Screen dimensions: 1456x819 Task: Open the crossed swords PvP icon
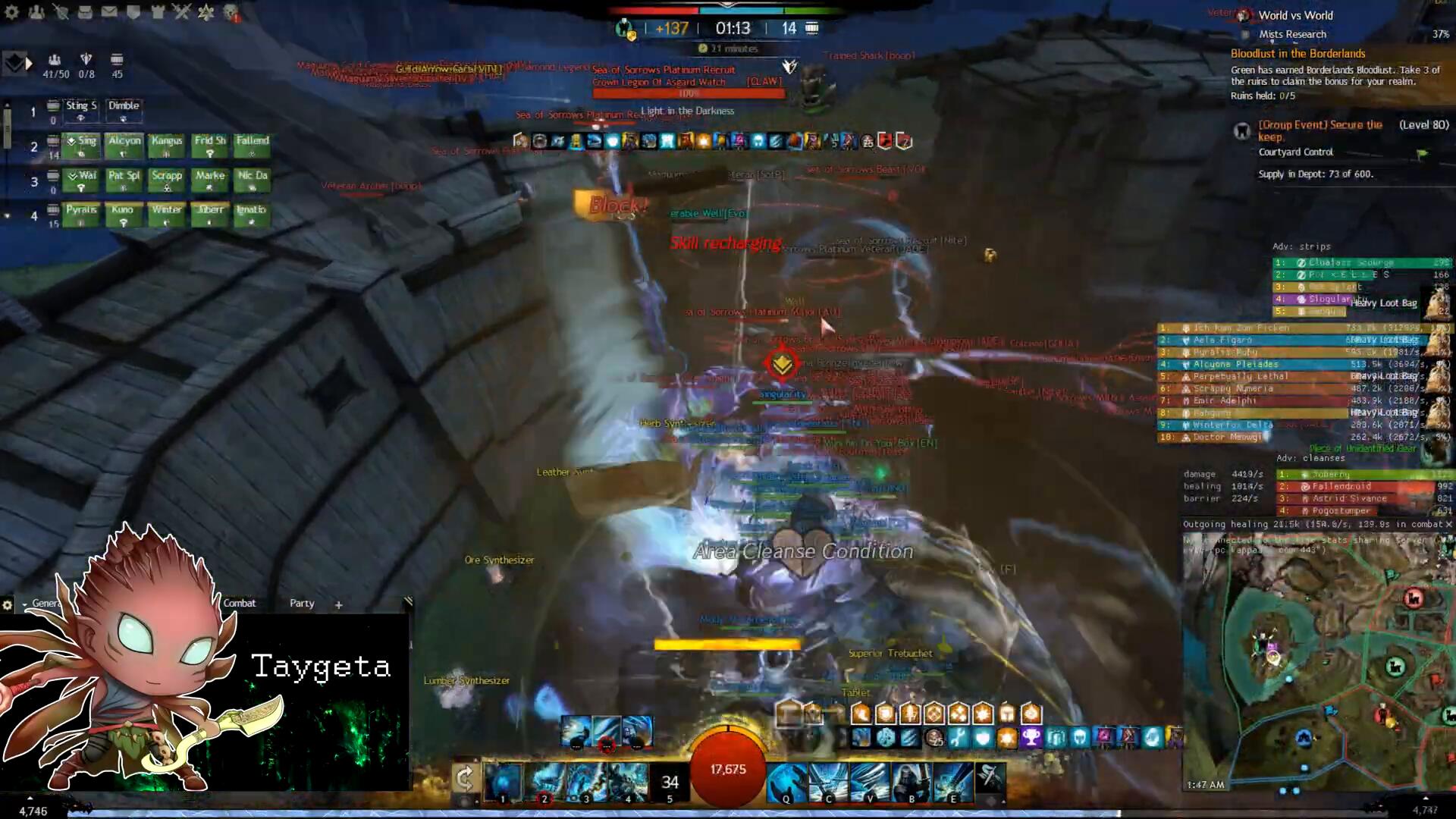181,12
